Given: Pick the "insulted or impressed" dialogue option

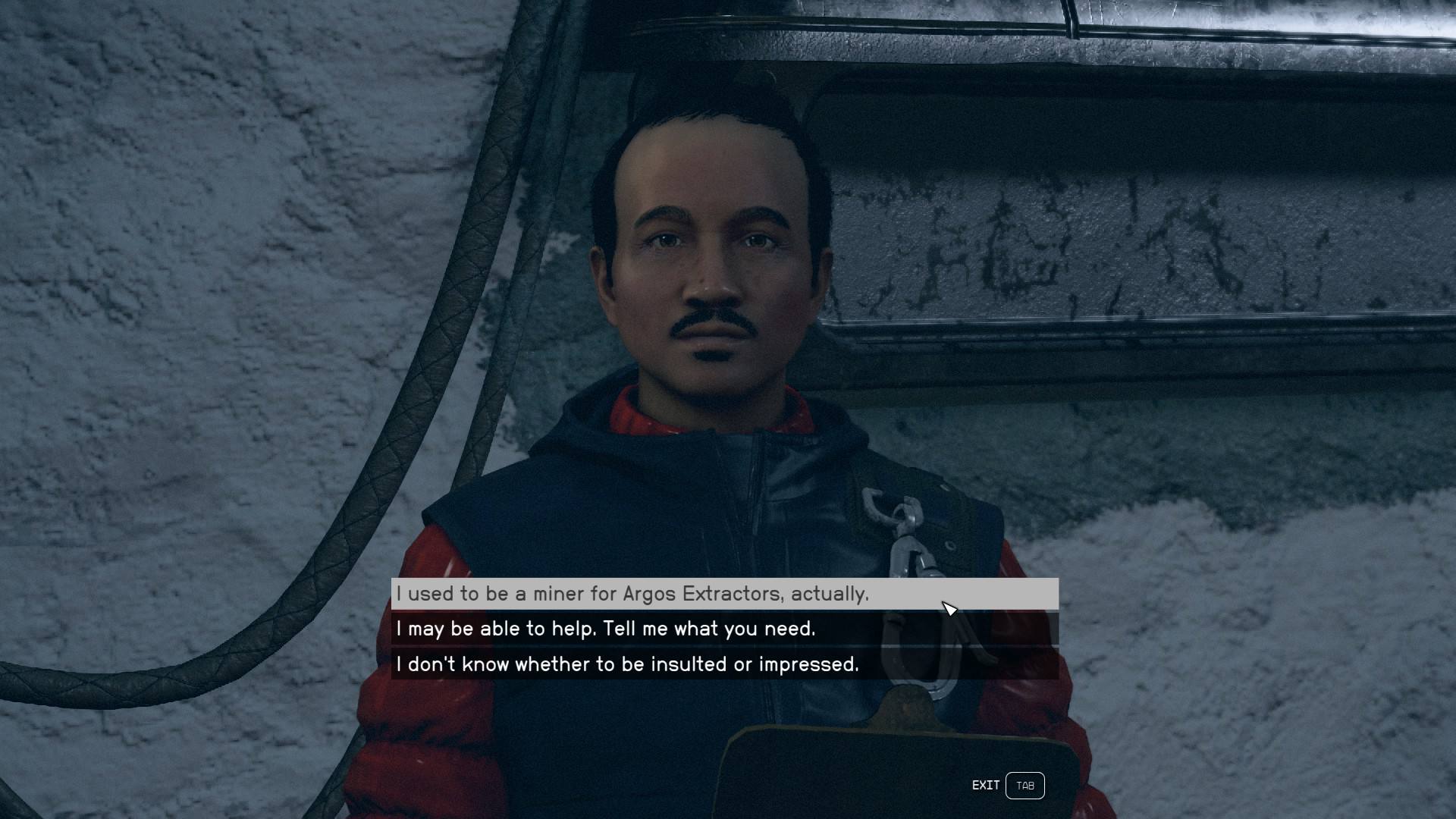Looking at the screenshot, I should coord(627,664).
